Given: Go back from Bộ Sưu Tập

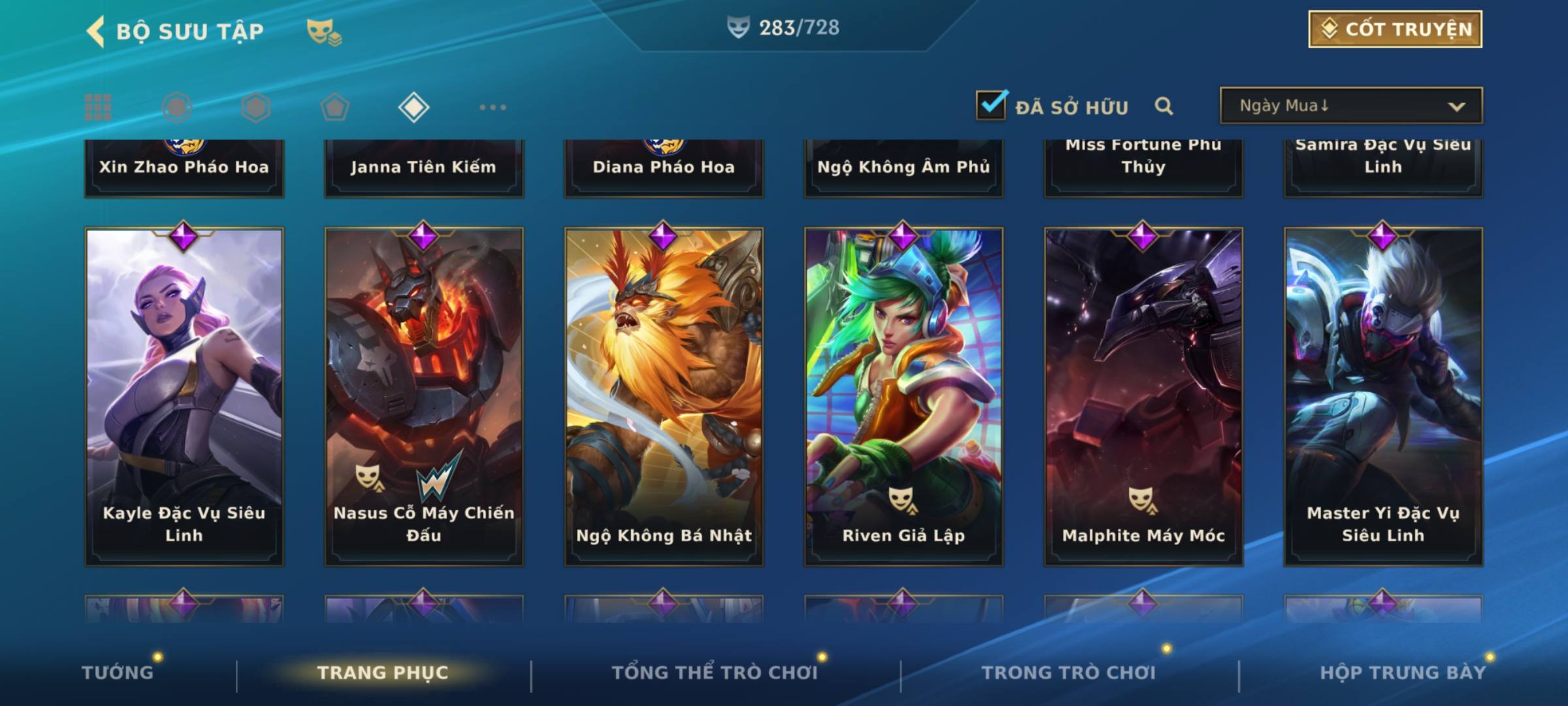Looking at the screenshot, I should point(96,31).
